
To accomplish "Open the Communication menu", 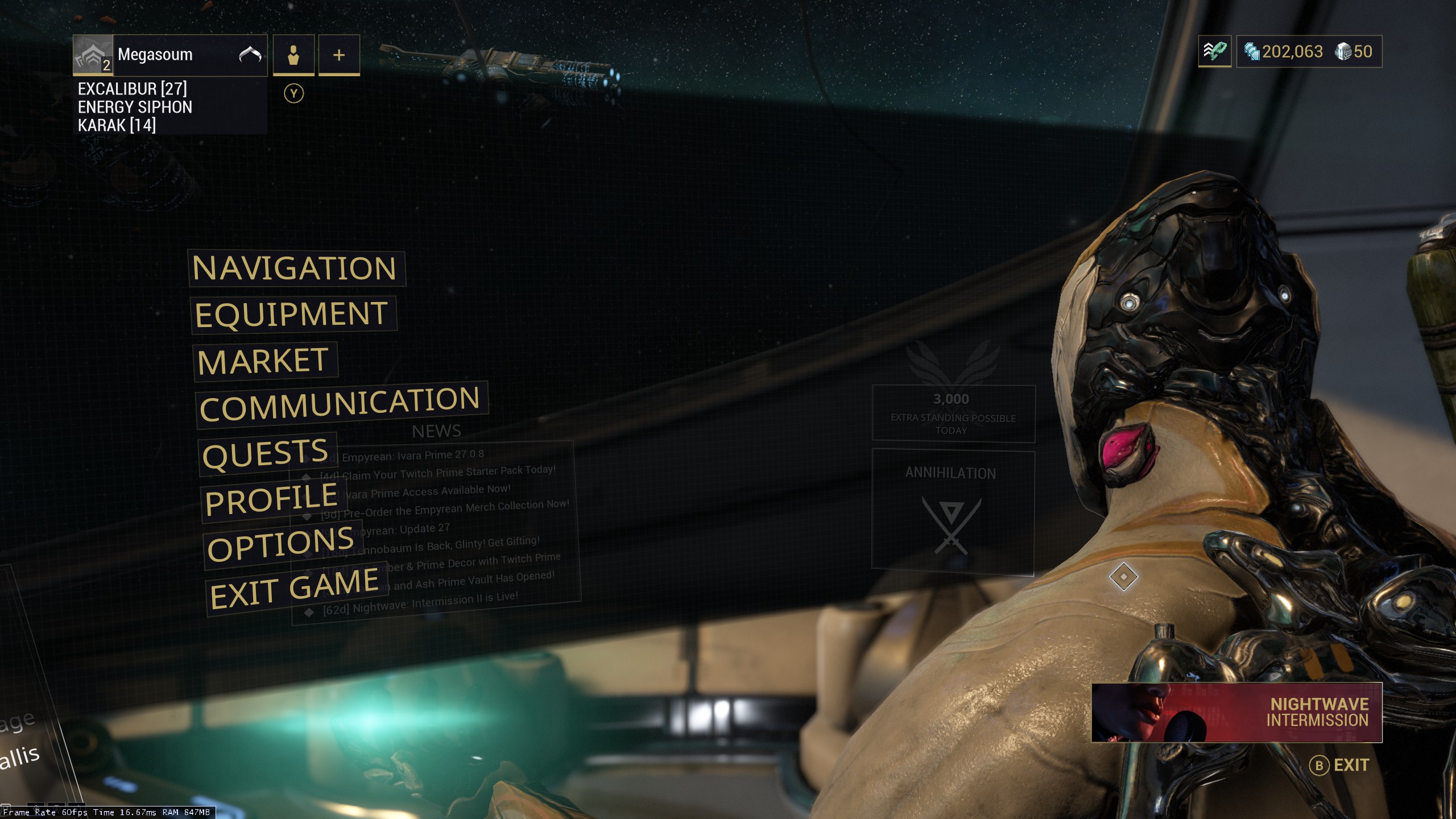I will point(340,404).
